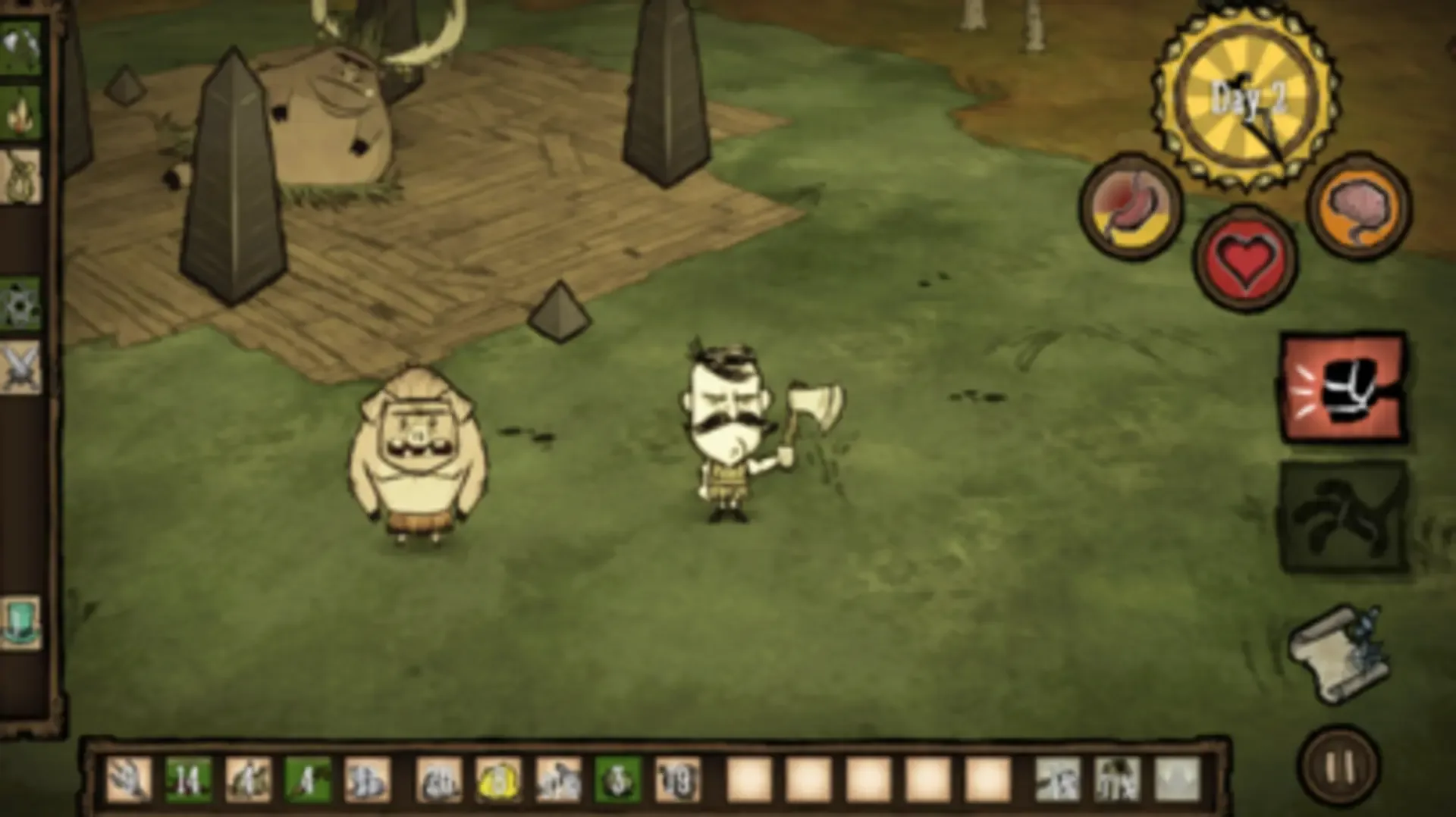Screen dimensions: 1456x817
Task: Select the yellow butterfly inventory item
Action: pos(499,781)
